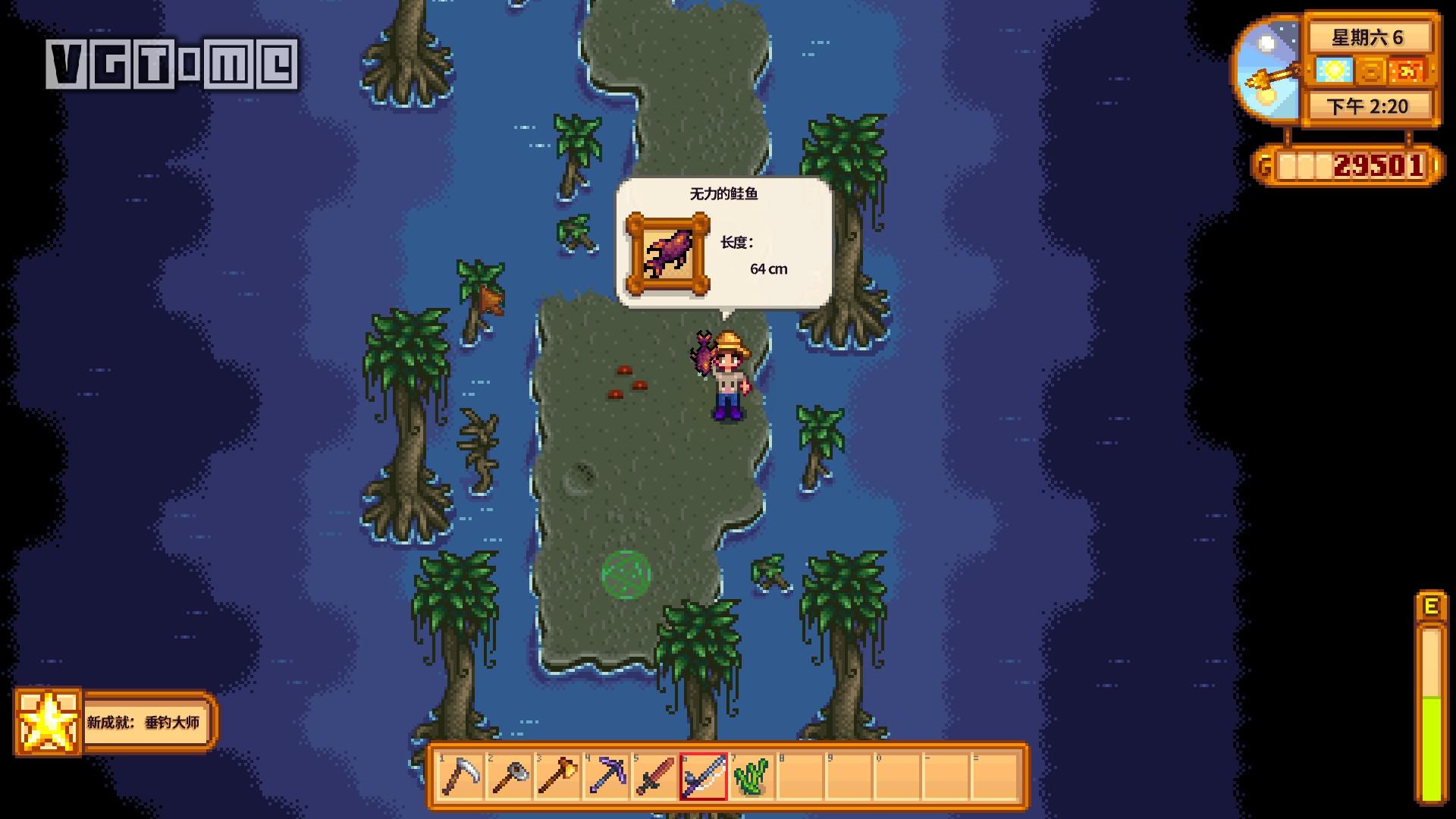Pick the green seaweed item slot
The width and height of the screenshot is (1456, 819).
[x=752, y=776]
